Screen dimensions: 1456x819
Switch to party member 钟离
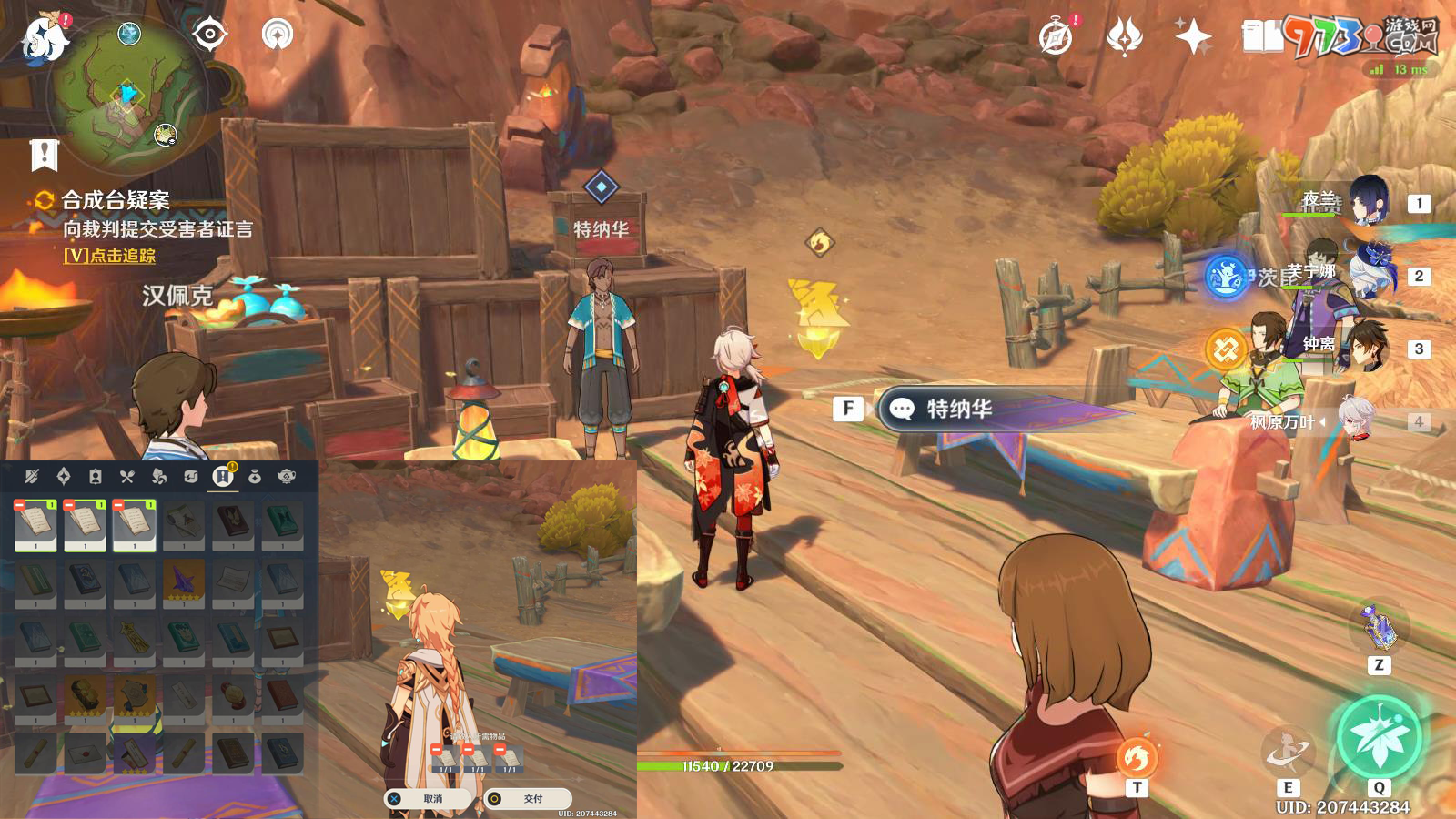(1368, 347)
